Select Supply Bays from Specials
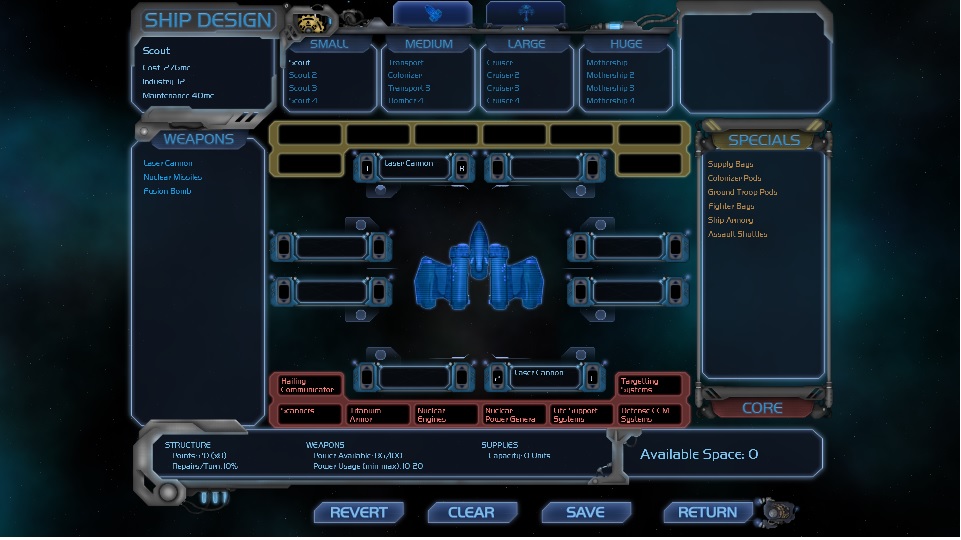 click(x=730, y=164)
